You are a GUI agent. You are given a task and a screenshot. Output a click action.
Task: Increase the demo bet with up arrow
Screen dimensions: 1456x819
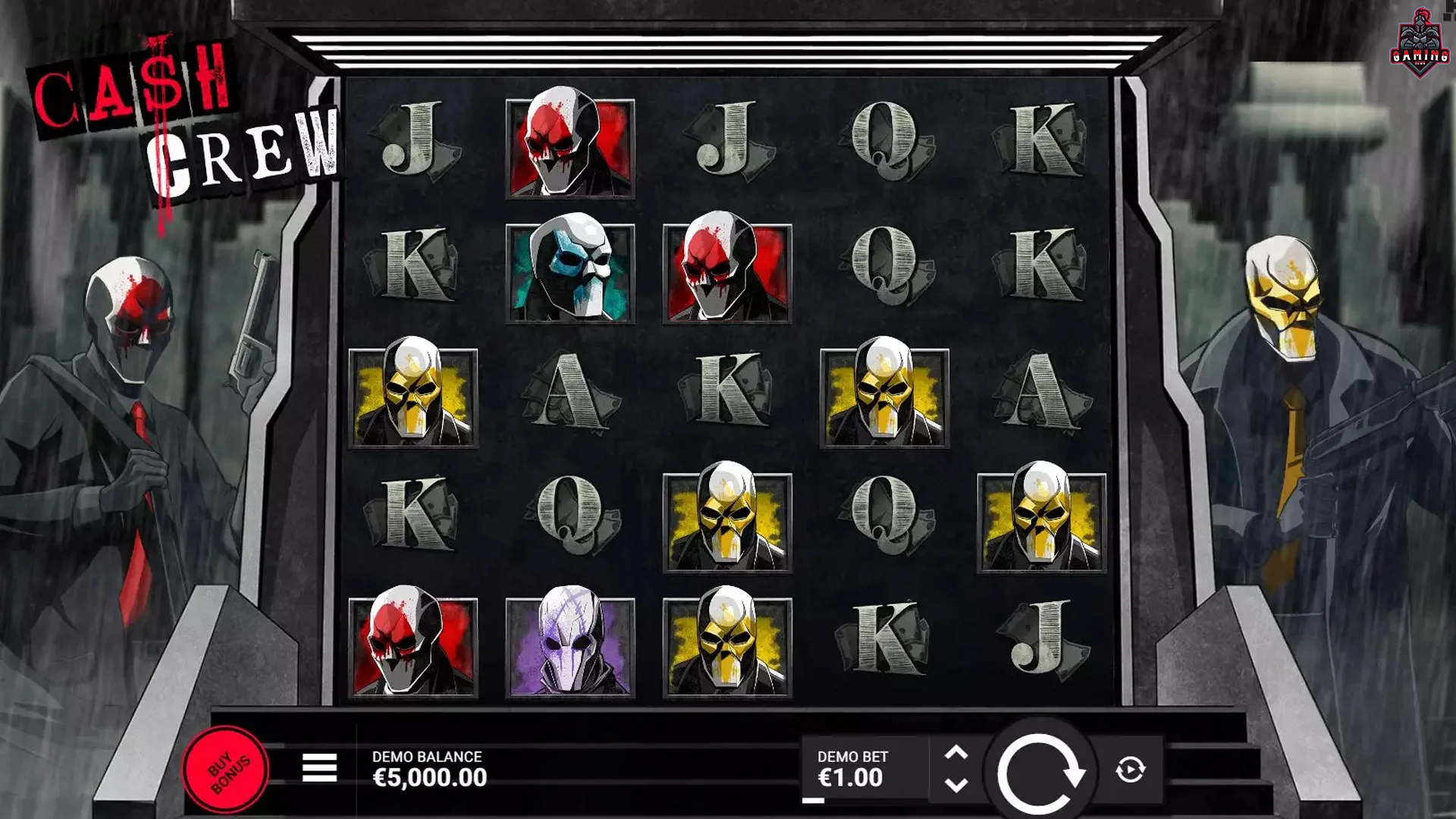tap(956, 753)
